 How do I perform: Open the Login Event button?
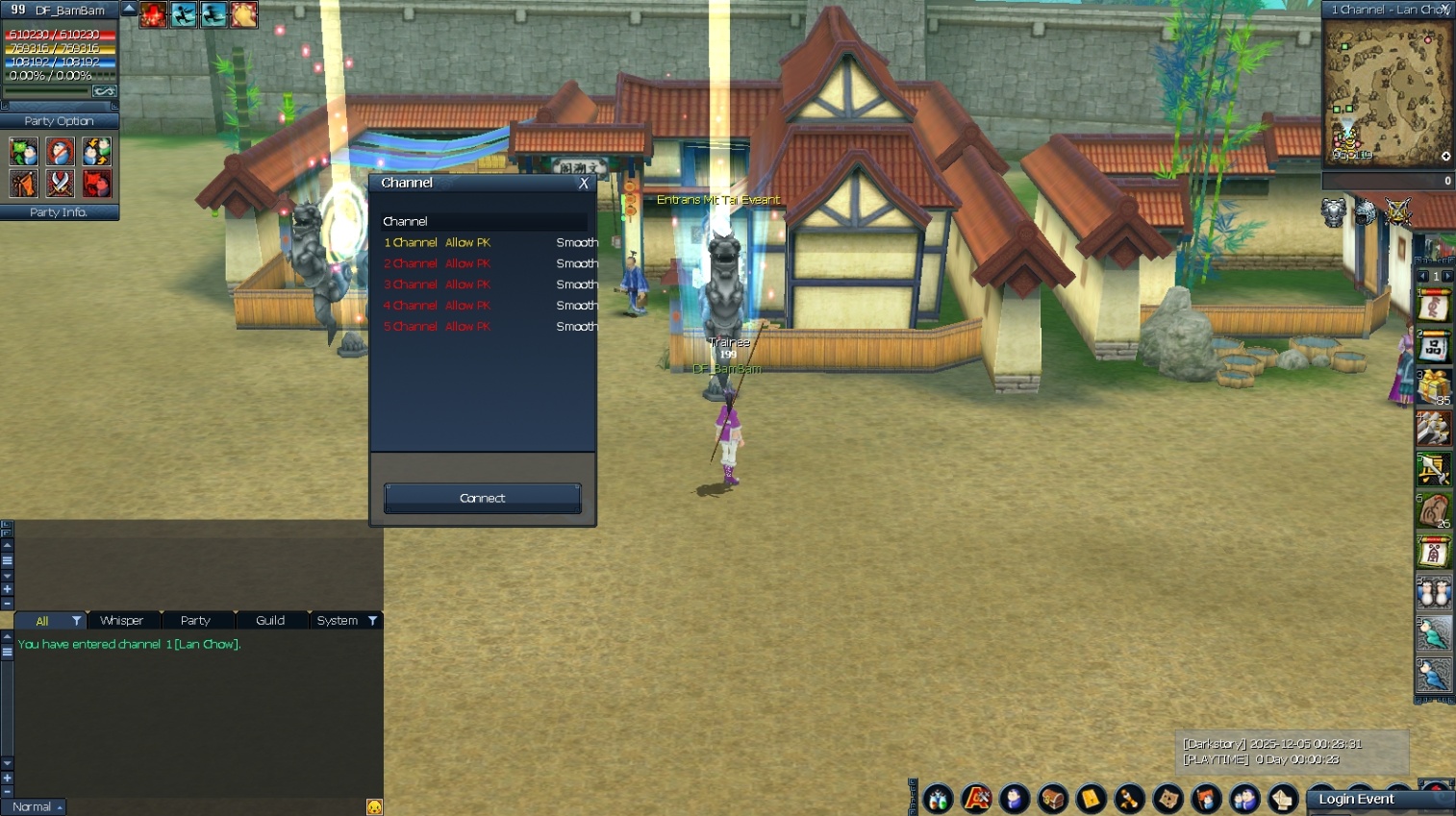(x=1356, y=800)
